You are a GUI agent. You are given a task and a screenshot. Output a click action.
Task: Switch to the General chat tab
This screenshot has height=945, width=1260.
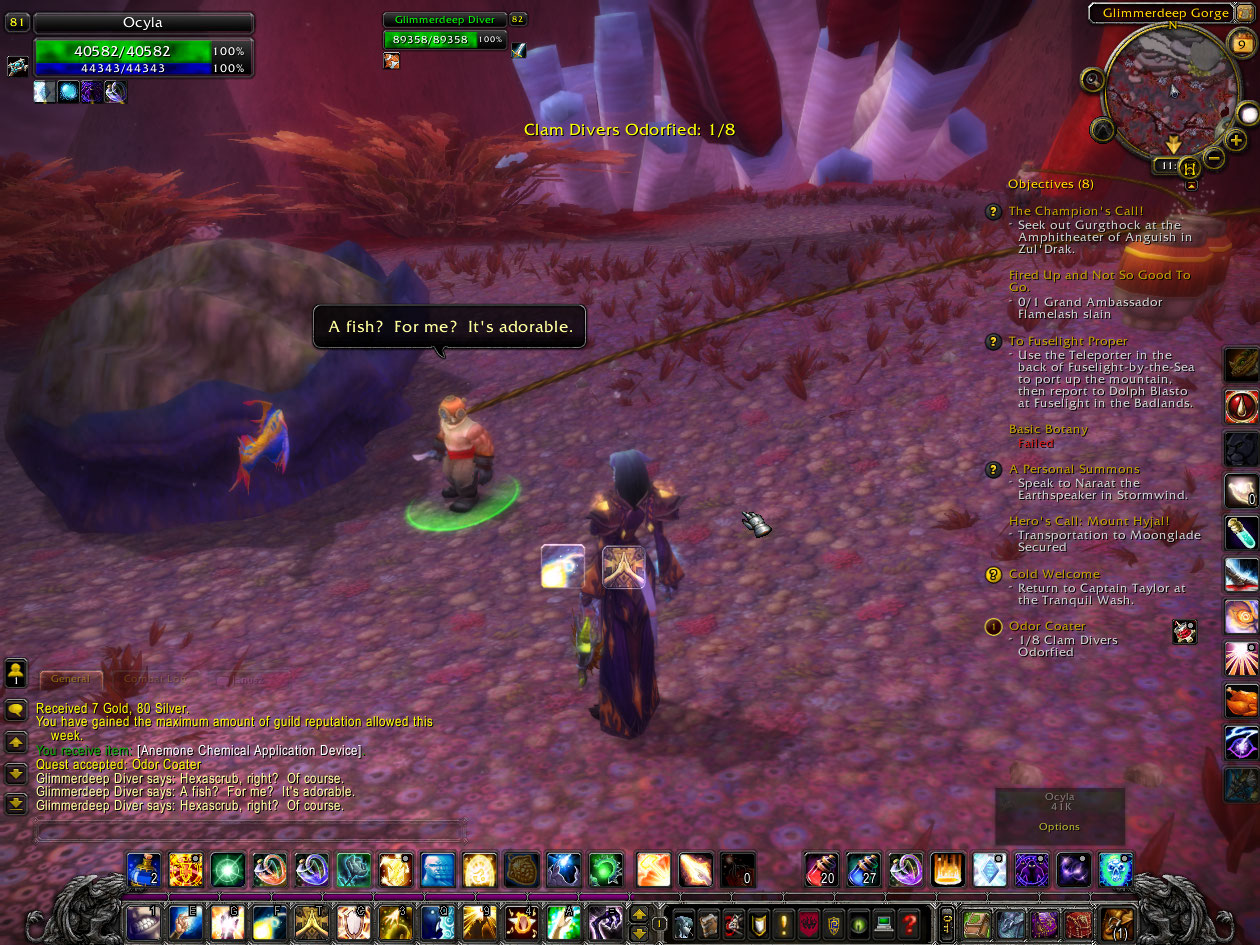(70, 679)
